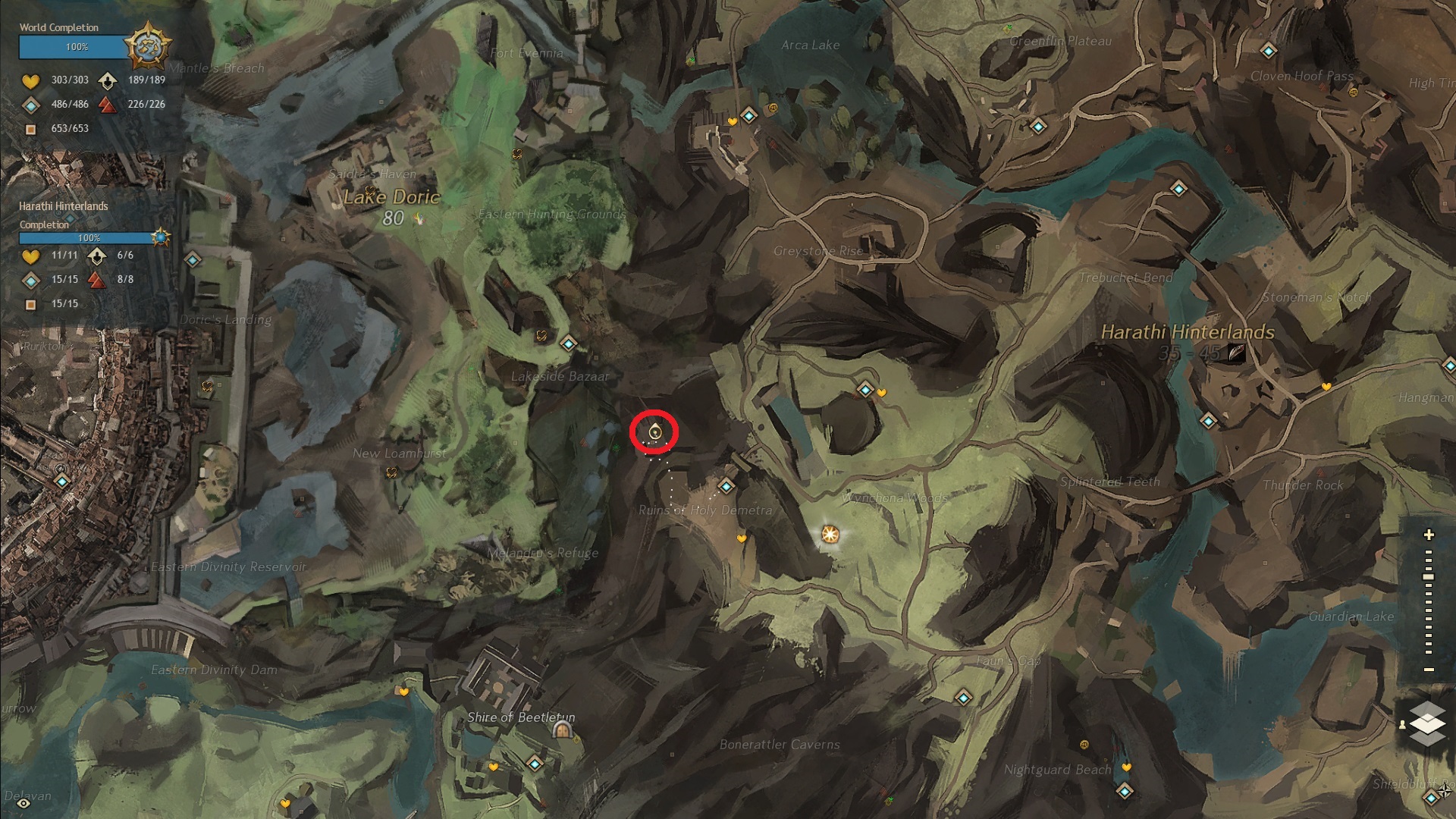
Task: Select the orange event marker in Wynchona Woods
Action: [x=830, y=535]
